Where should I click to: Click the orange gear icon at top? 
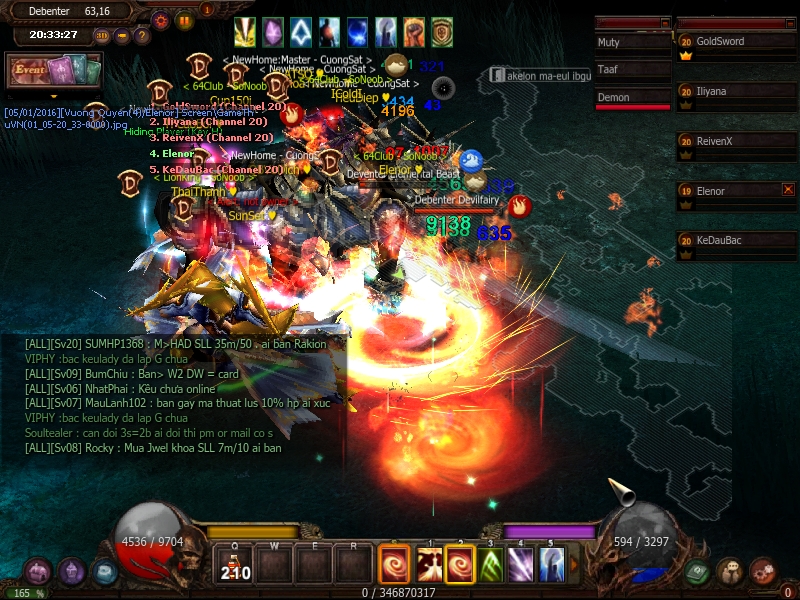(x=161, y=19)
